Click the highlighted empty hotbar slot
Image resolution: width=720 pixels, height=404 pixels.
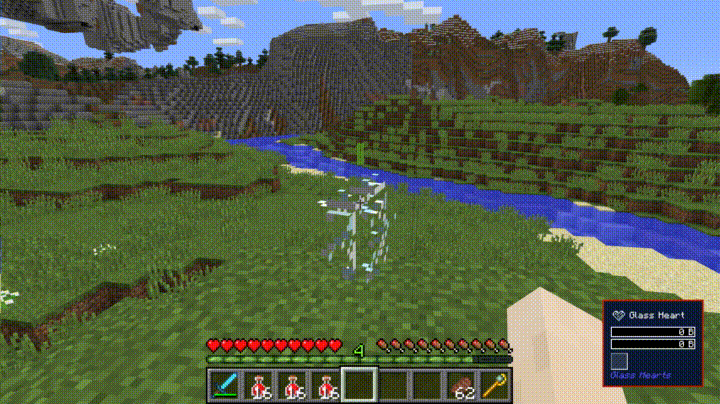[x=359, y=385]
